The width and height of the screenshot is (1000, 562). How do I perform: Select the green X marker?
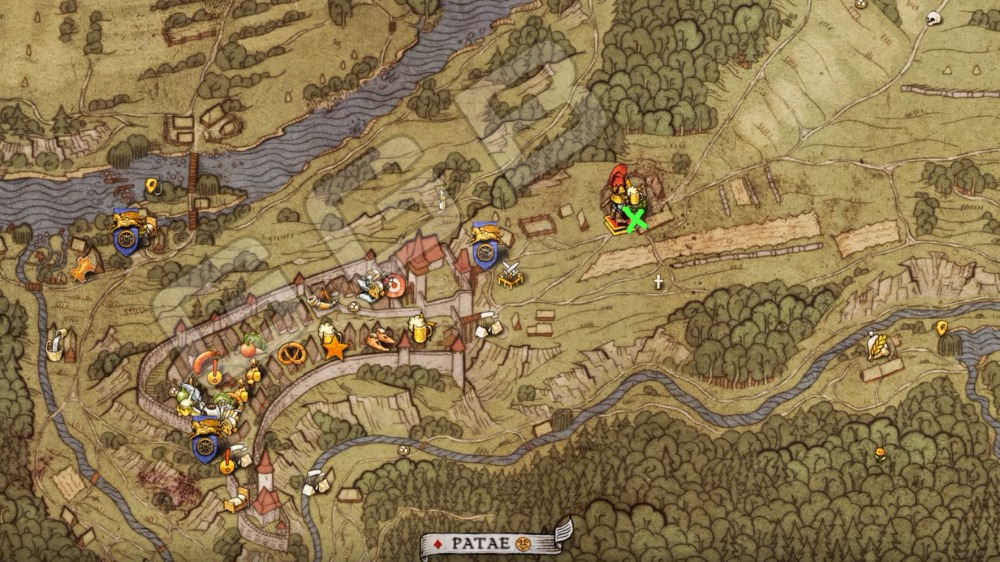tap(634, 218)
